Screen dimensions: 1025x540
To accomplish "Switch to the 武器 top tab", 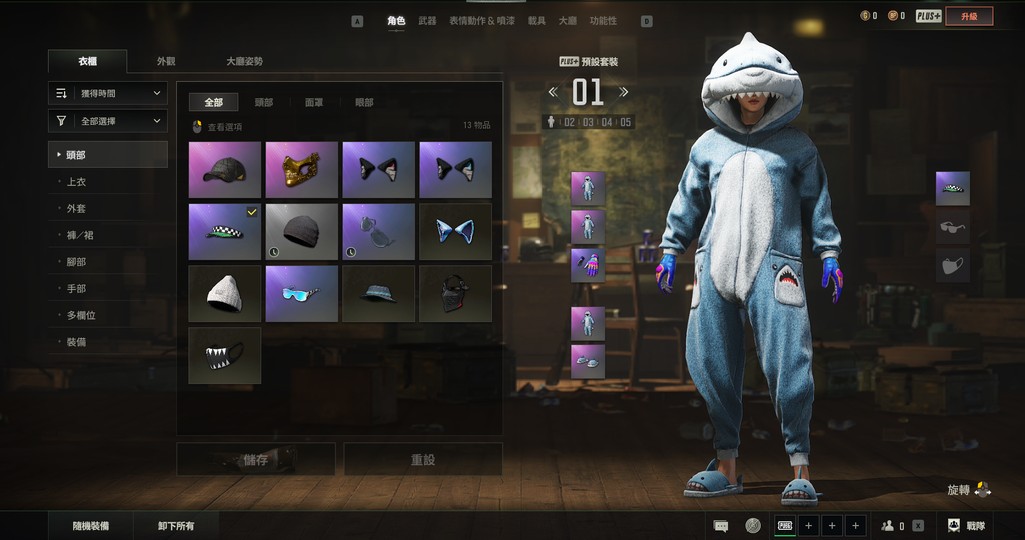I will point(427,21).
